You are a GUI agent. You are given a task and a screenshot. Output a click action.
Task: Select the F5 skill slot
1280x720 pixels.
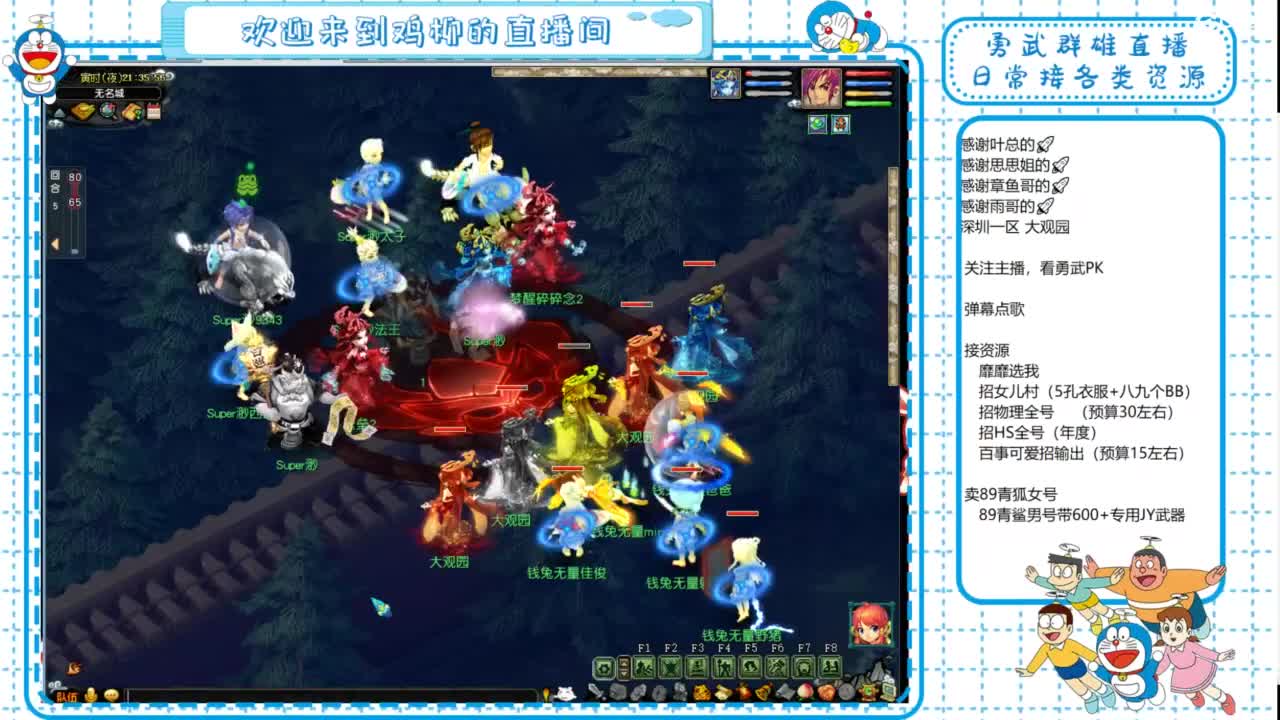(750, 666)
